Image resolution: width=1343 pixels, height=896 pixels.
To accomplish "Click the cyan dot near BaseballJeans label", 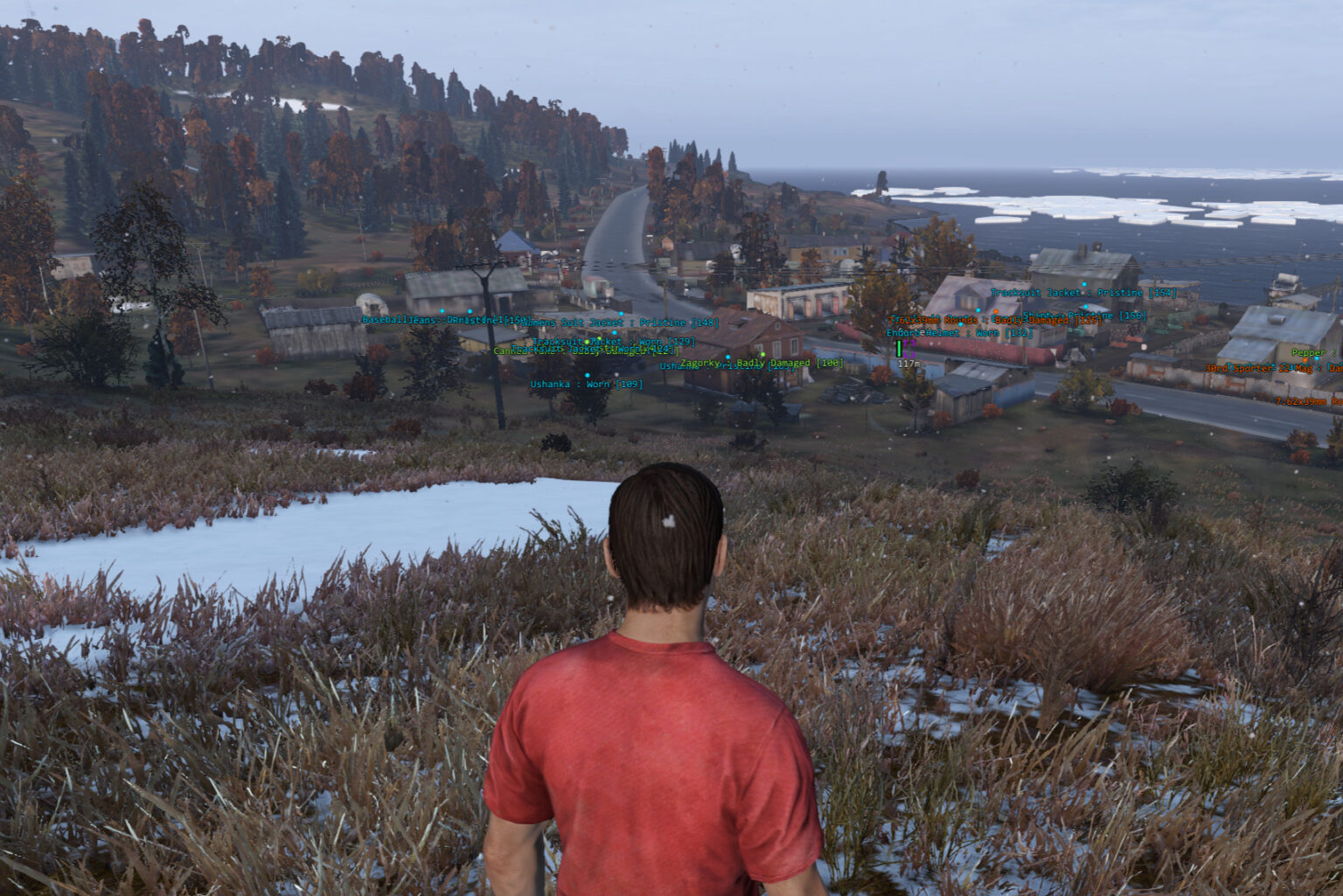I will coord(442,311).
